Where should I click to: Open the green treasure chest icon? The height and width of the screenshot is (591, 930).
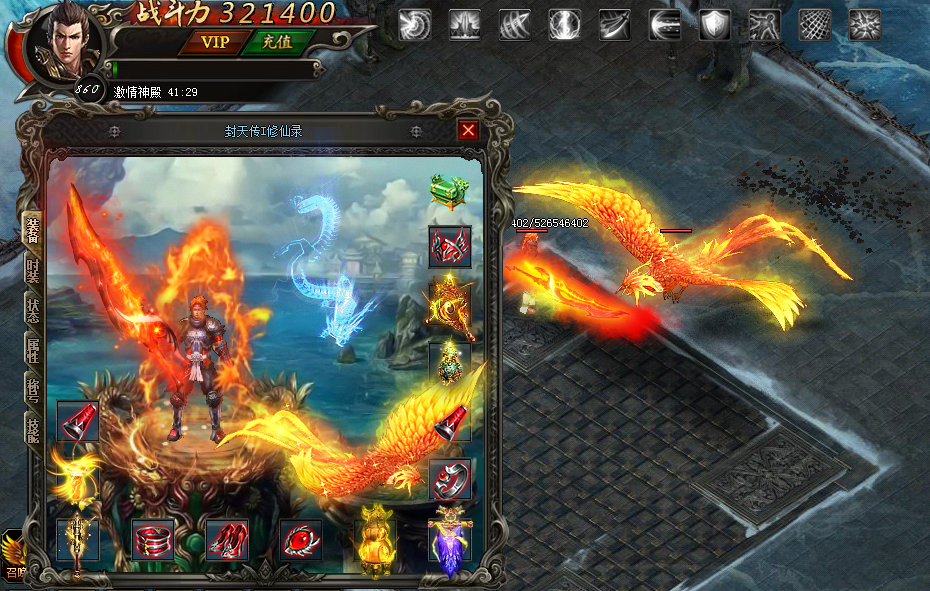(x=449, y=190)
